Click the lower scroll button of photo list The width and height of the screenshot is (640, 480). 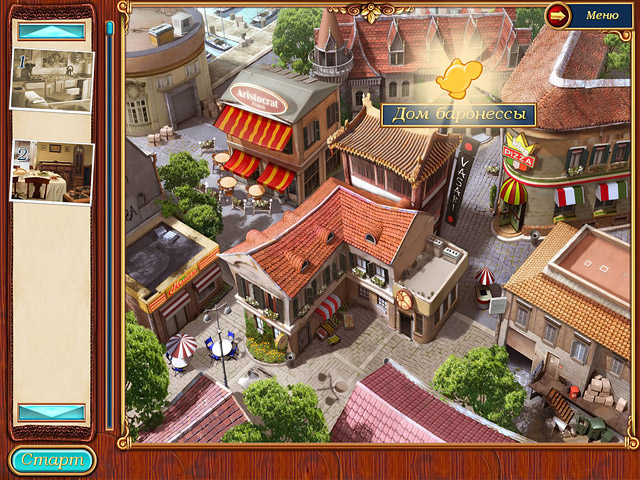tap(52, 412)
